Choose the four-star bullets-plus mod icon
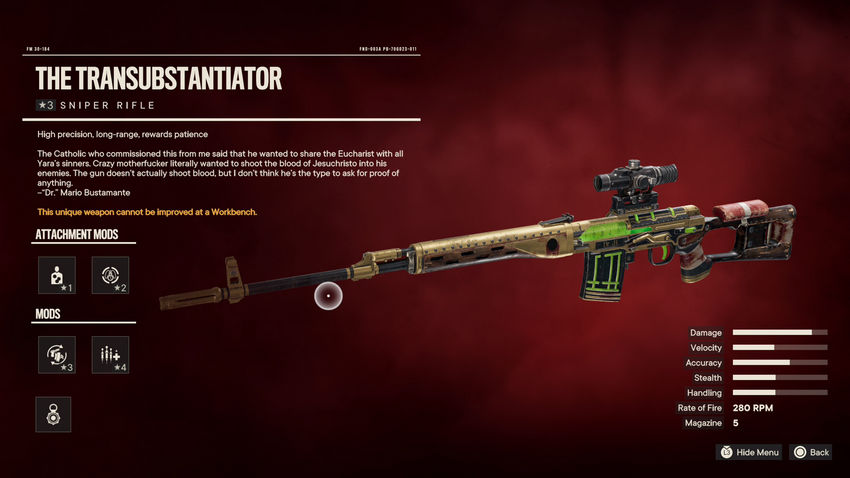This screenshot has width=850, height=478. coord(110,355)
